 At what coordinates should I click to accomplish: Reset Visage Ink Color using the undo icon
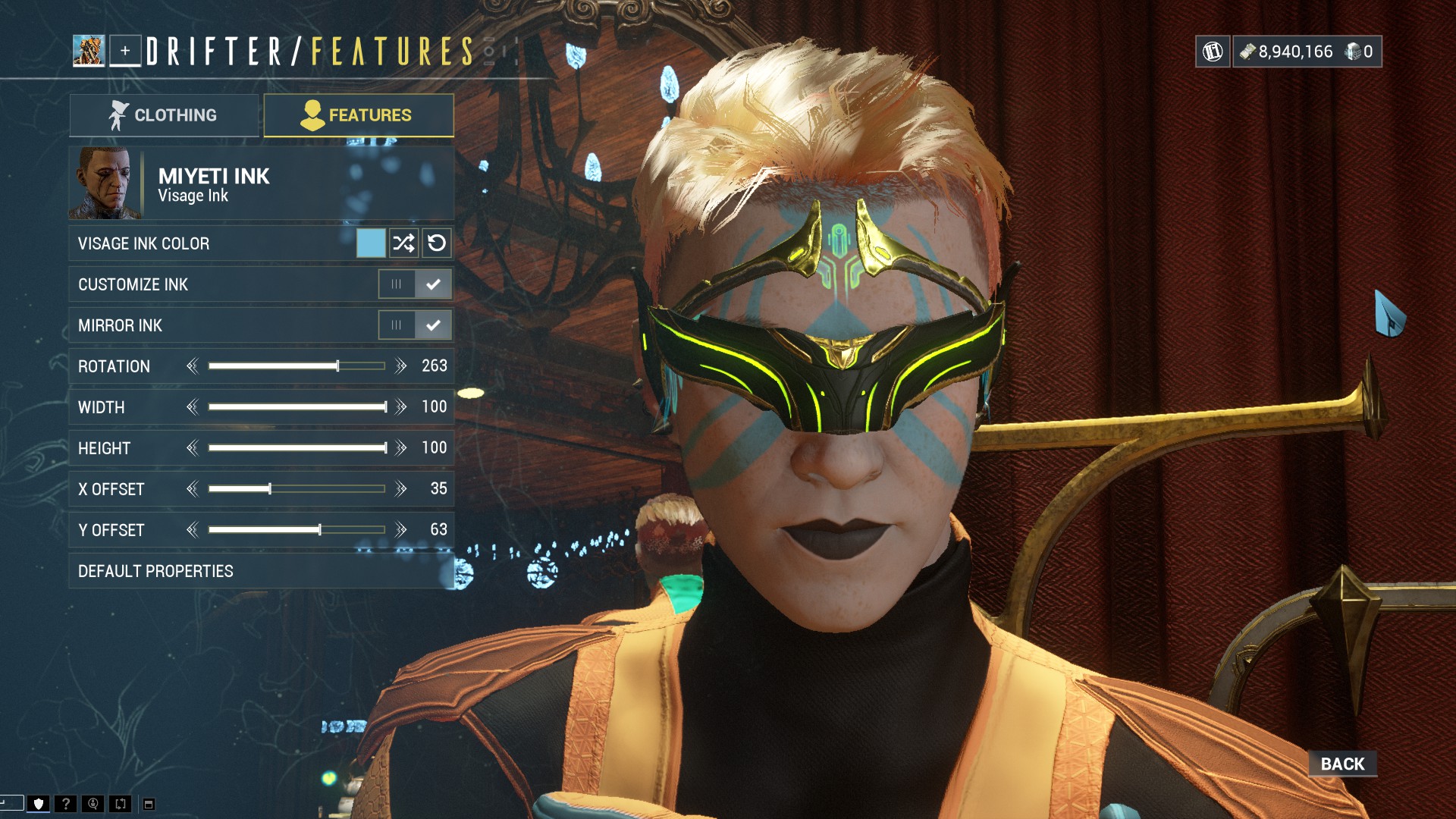(435, 243)
